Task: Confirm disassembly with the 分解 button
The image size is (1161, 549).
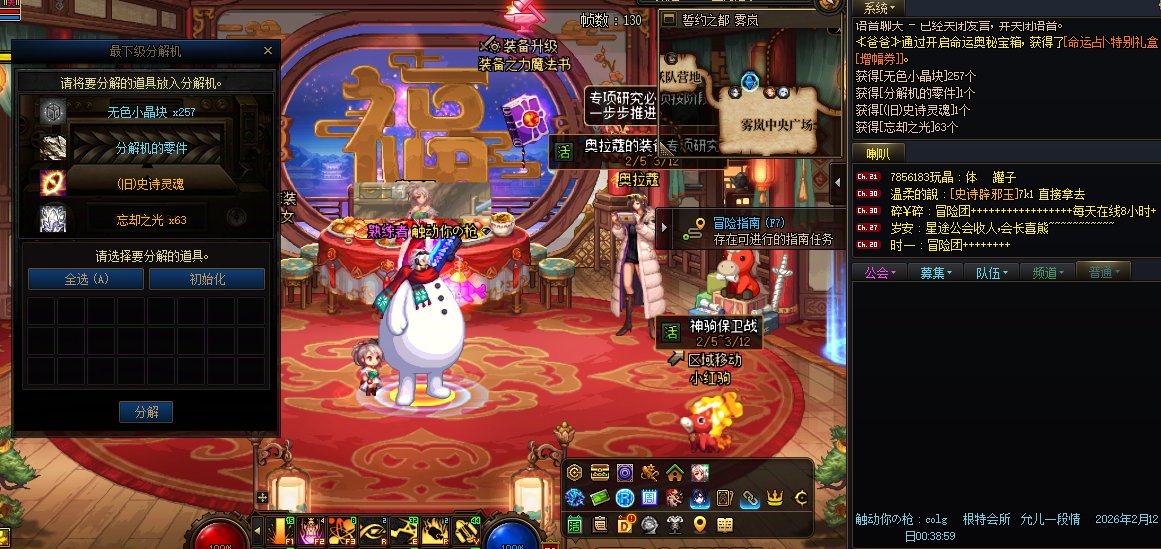Action: (x=146, y=411)
